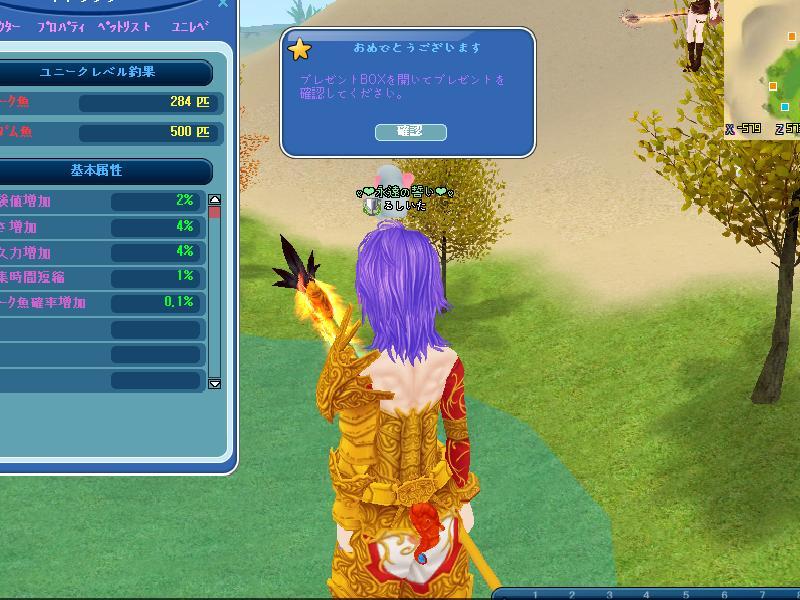This screenshot has height=600, width=800.
Task: Close the fishing status panel
Action: click(223, 4)
